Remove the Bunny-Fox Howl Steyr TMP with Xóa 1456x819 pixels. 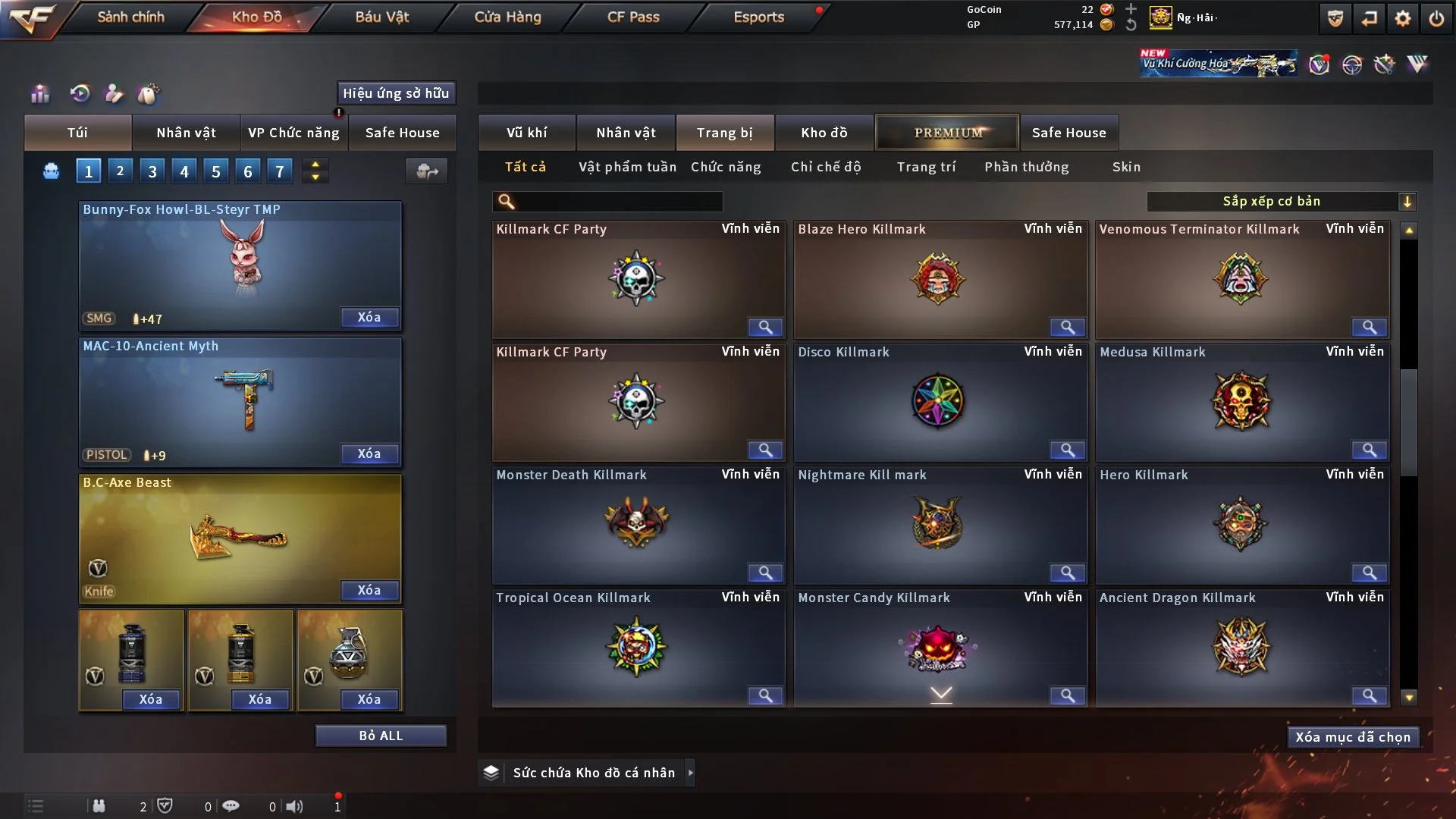(x=369, y=317)
